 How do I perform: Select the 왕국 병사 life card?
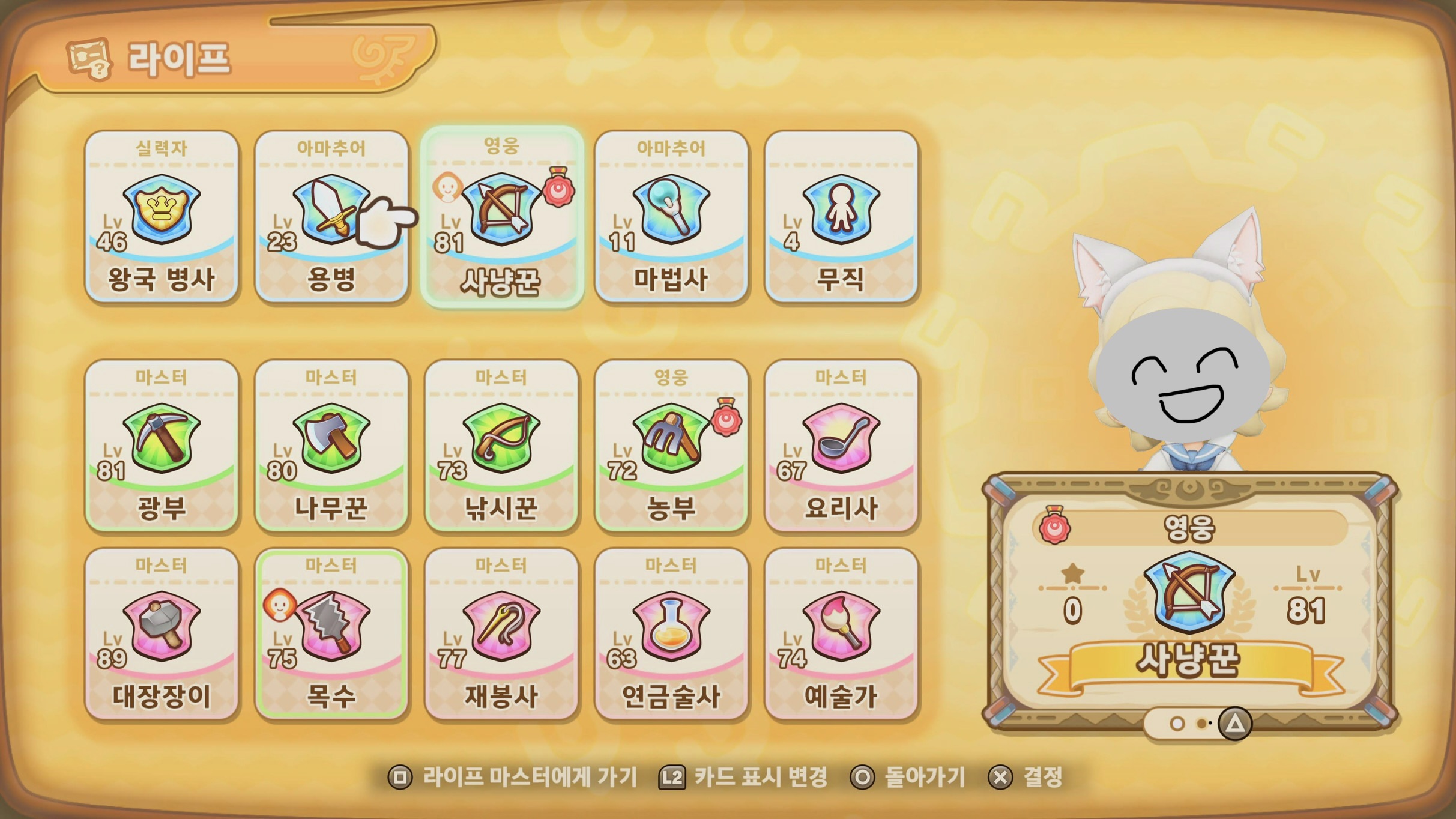coord(162,217)
